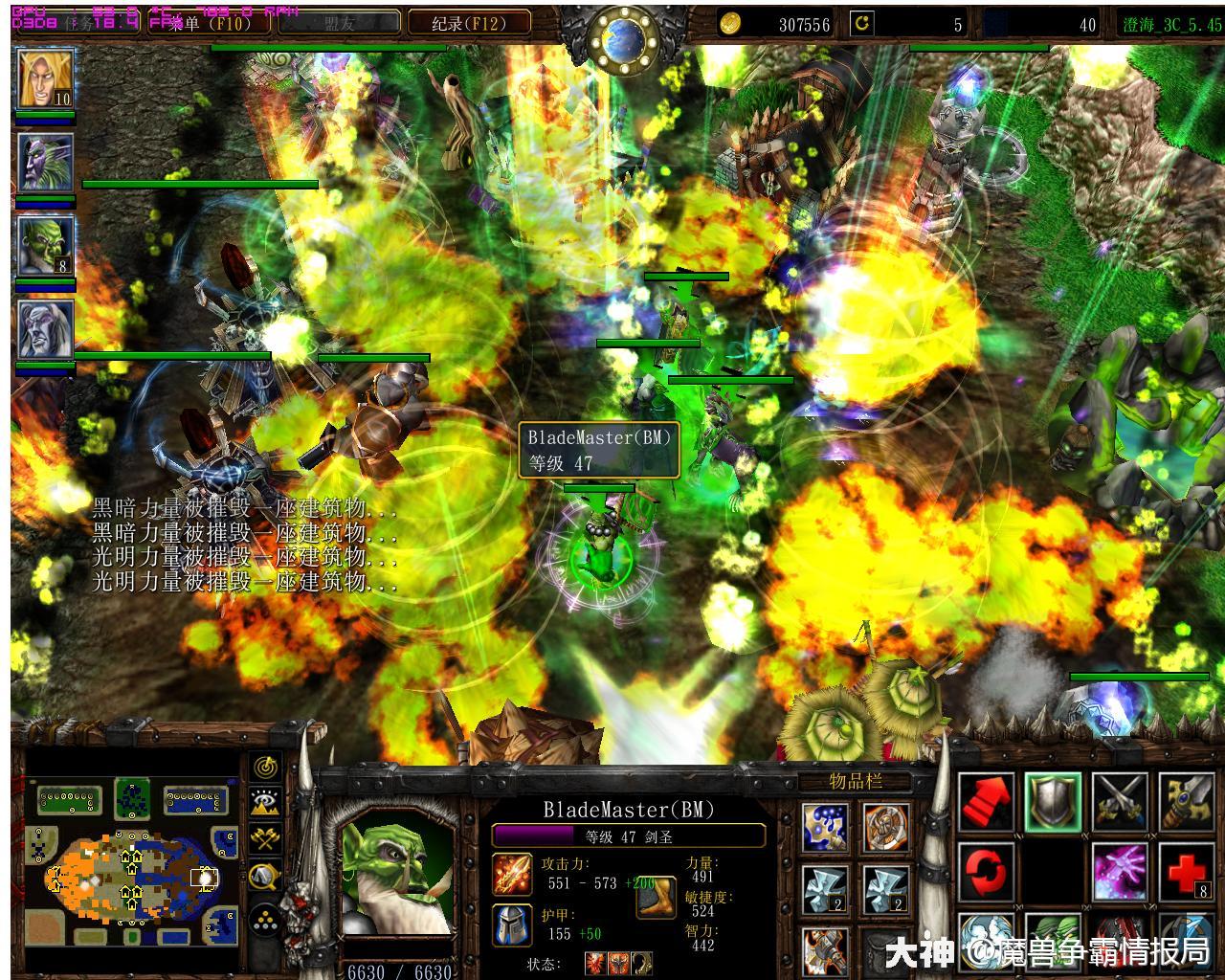Screen dimensions: 1225x980
Task: Activate the red arrow Move command
Action: [x=987, y=802]
